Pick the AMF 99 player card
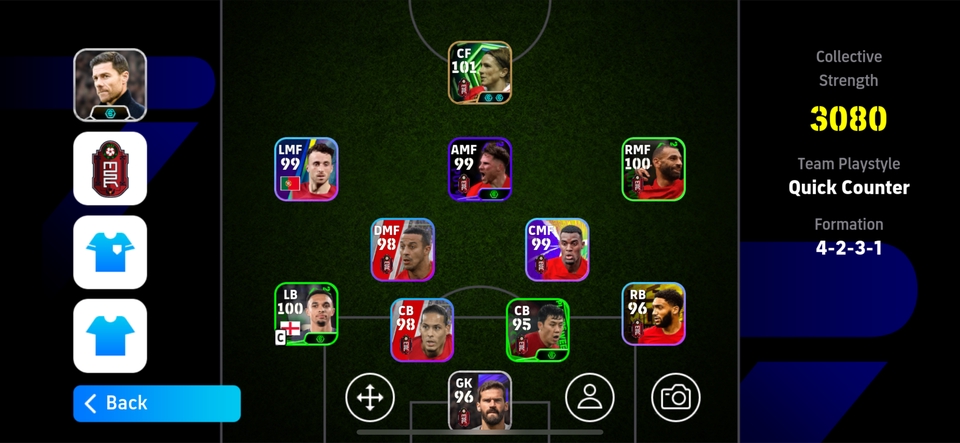Screen dimensions: 960x443 click(x=480, y=169)
